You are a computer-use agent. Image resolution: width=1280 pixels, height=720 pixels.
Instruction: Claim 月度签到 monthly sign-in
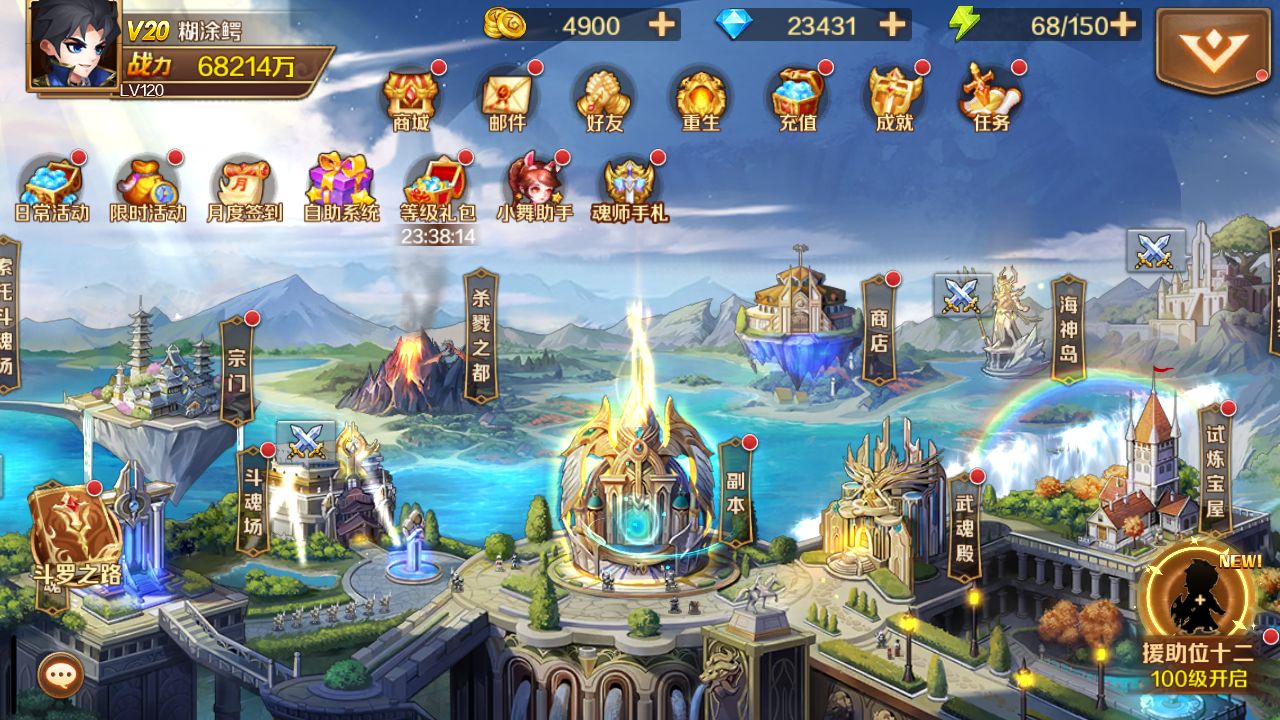click(245, 189)
